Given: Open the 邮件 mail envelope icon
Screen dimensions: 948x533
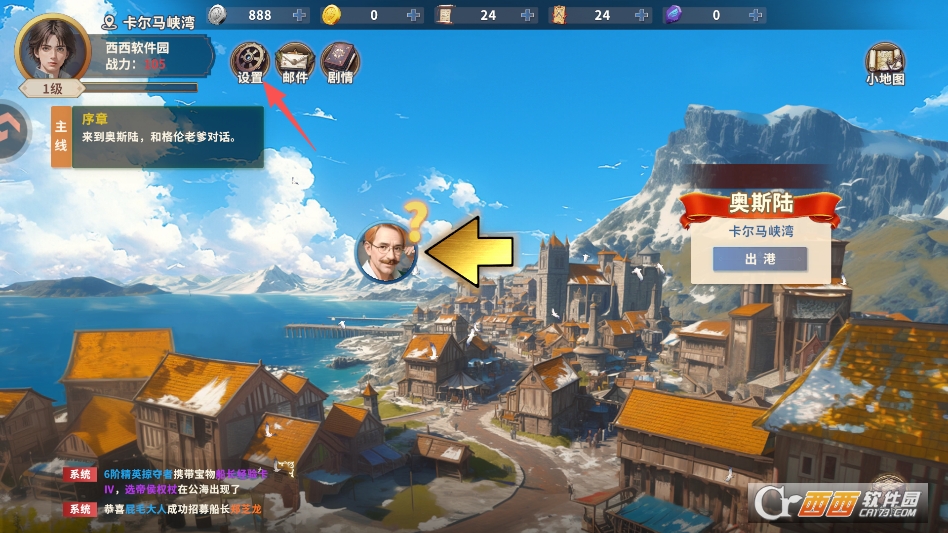Looking at the screenshot, I should pos(294,61).
